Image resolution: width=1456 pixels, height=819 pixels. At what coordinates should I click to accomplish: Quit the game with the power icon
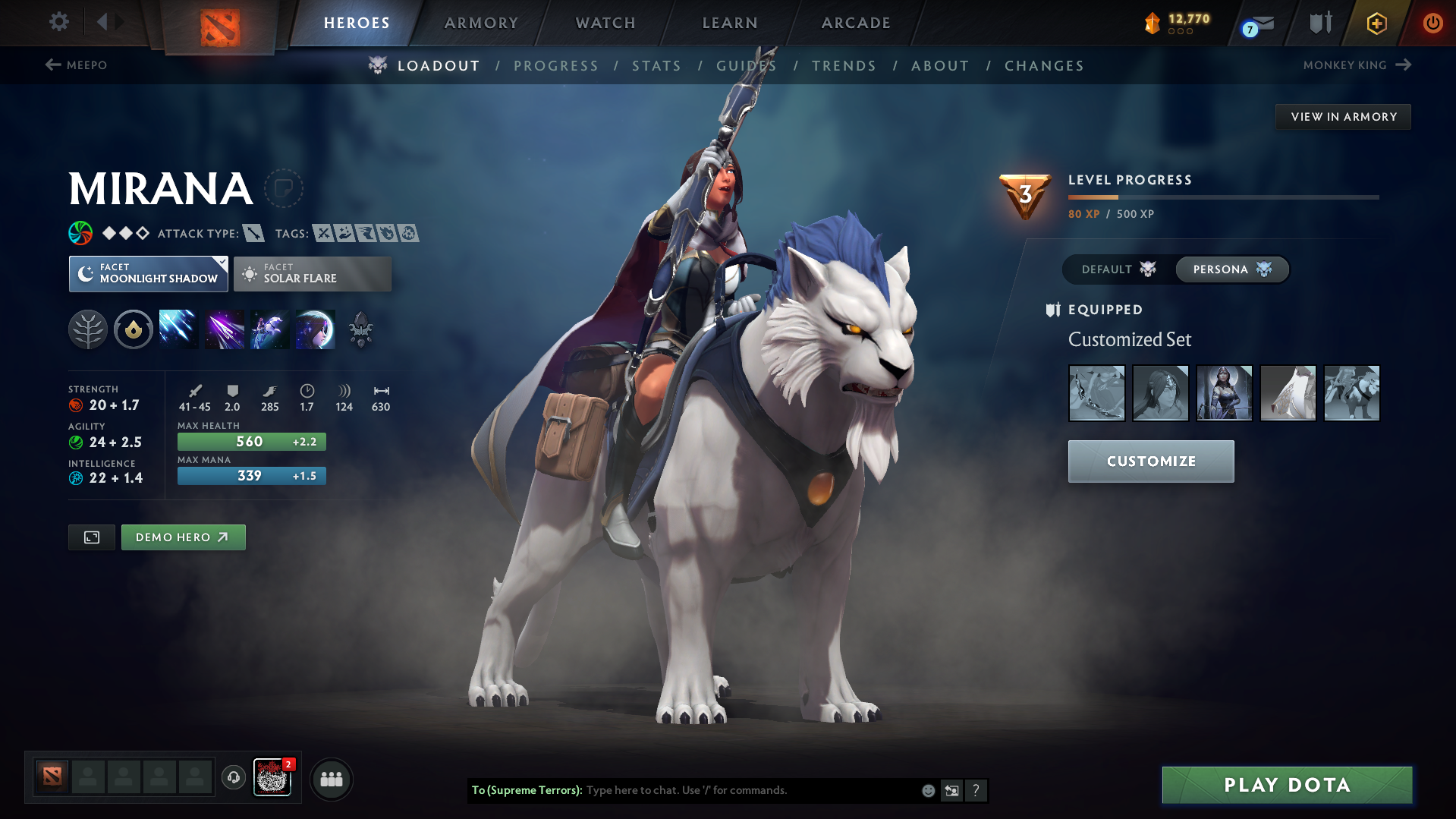tap(1432, 23)
